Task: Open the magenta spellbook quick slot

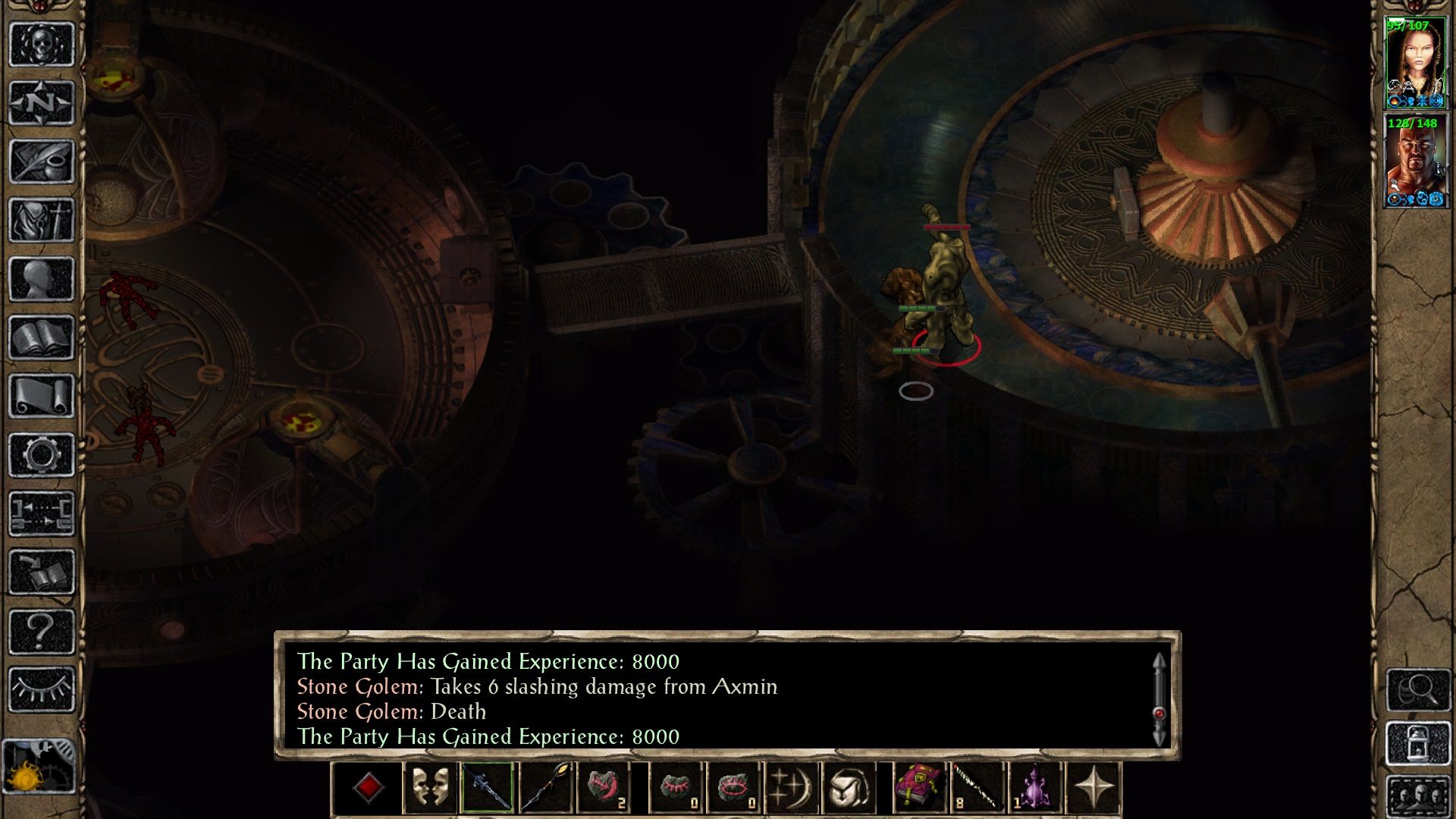Action: 919,789
